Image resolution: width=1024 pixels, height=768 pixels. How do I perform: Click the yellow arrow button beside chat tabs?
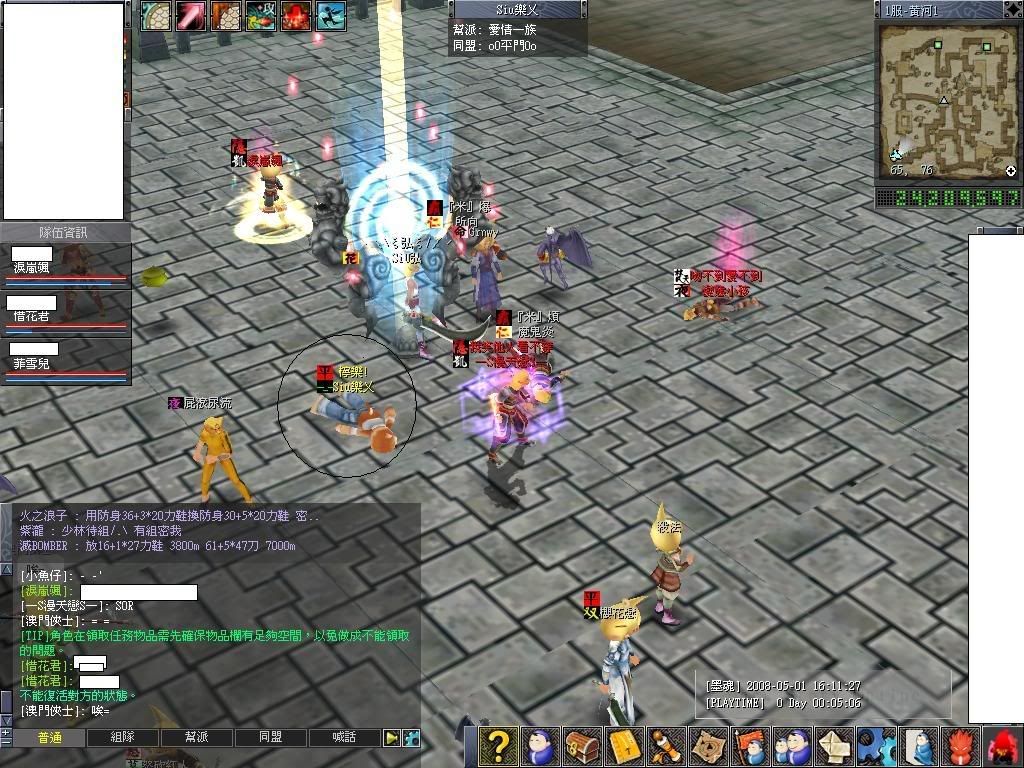(x=392, y=738)
